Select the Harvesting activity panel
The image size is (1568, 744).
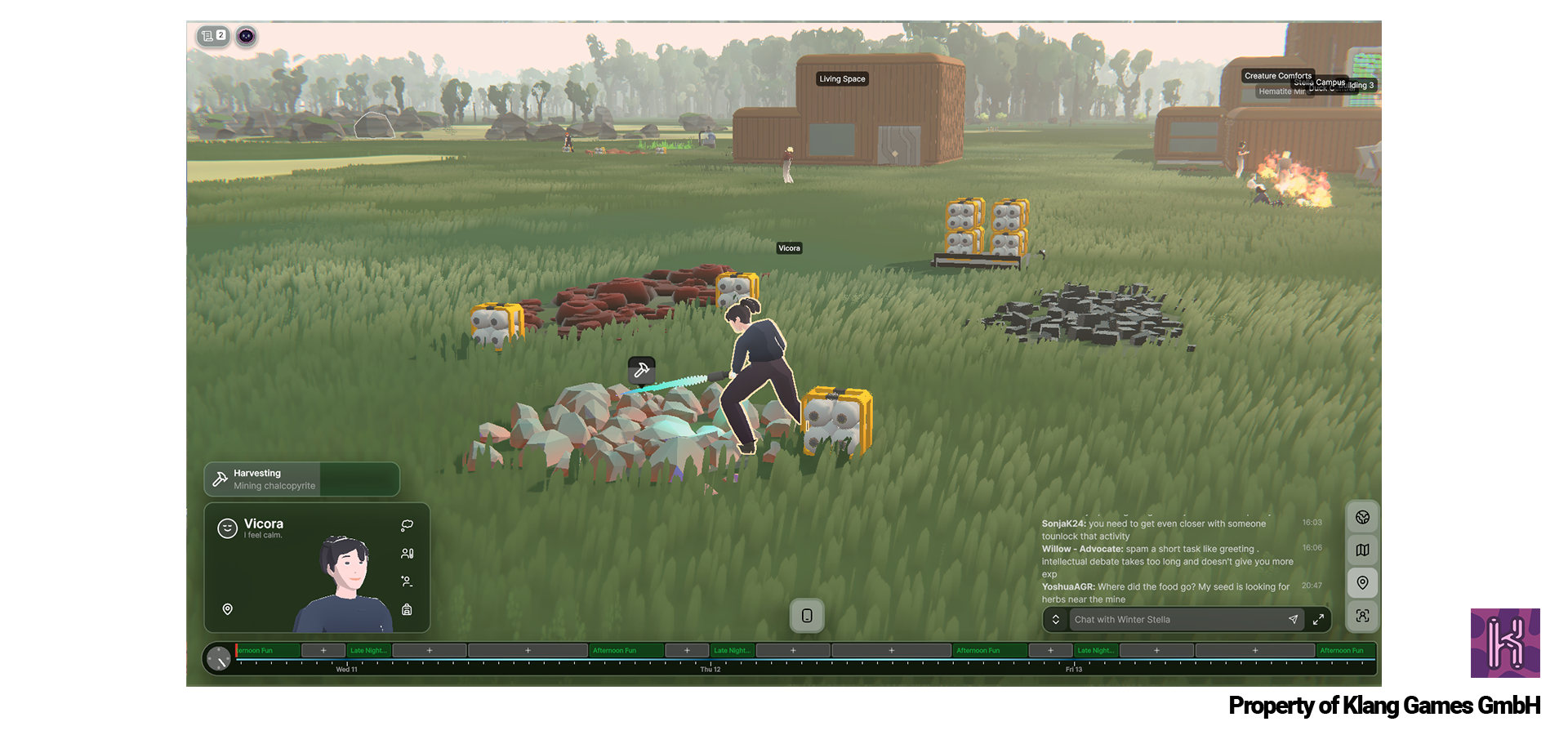(x=301, y=479)
